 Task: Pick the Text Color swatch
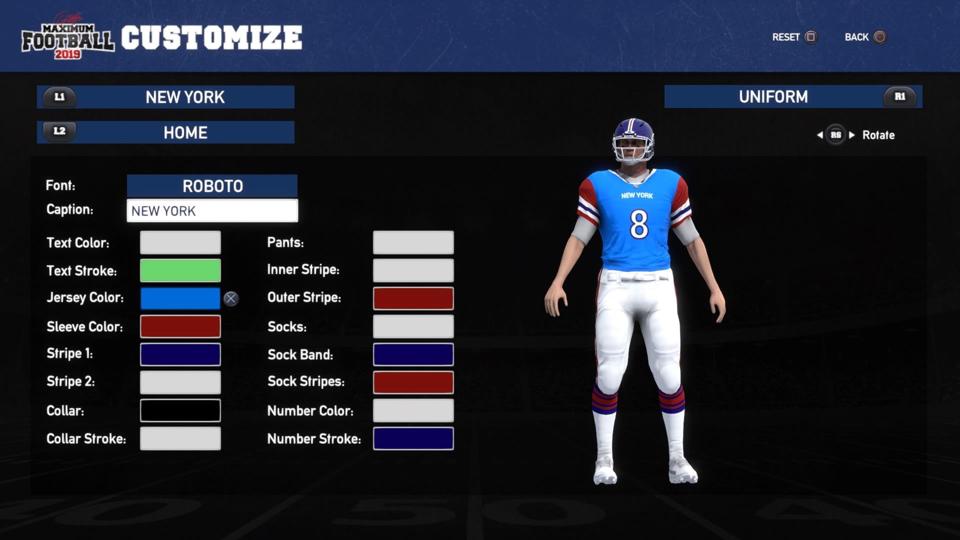click(180, 243)
